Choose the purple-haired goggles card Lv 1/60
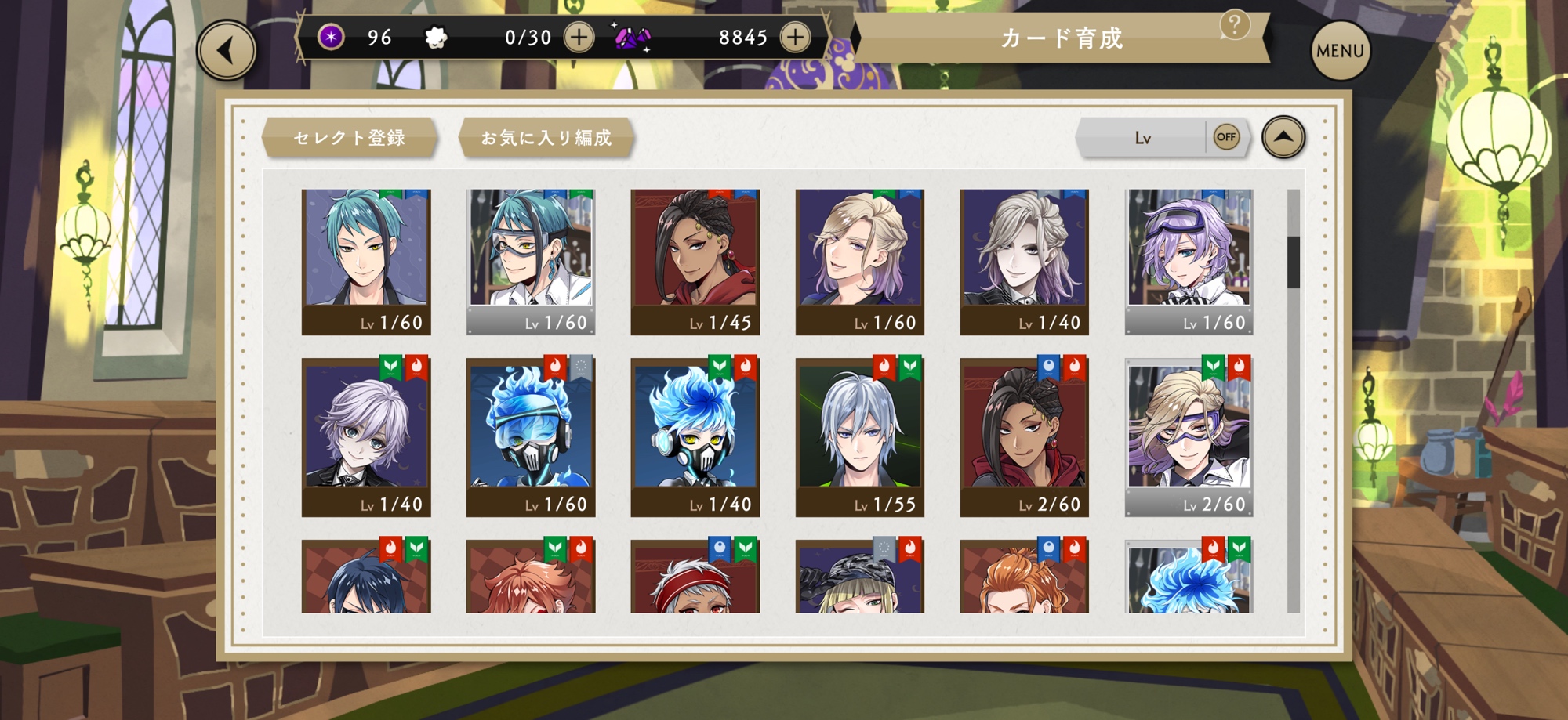Viewport: 1568px width, 720px height. coord(1189,261)
